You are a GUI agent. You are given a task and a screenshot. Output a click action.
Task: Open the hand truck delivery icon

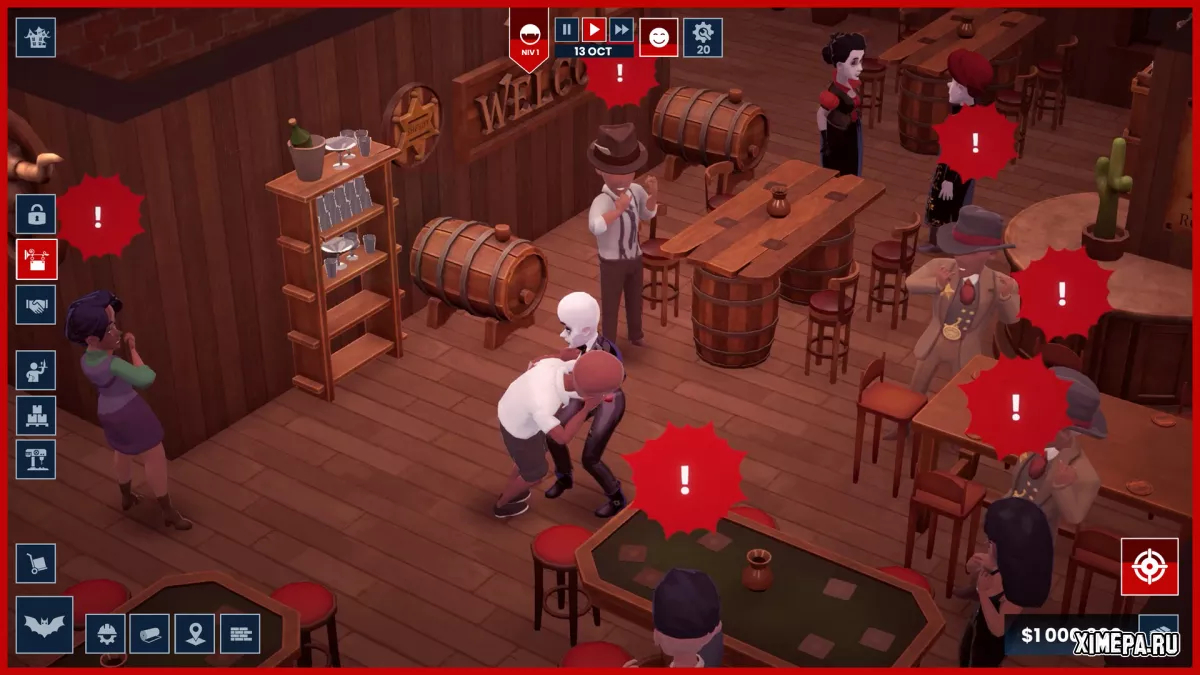click(x=36, y=564)
